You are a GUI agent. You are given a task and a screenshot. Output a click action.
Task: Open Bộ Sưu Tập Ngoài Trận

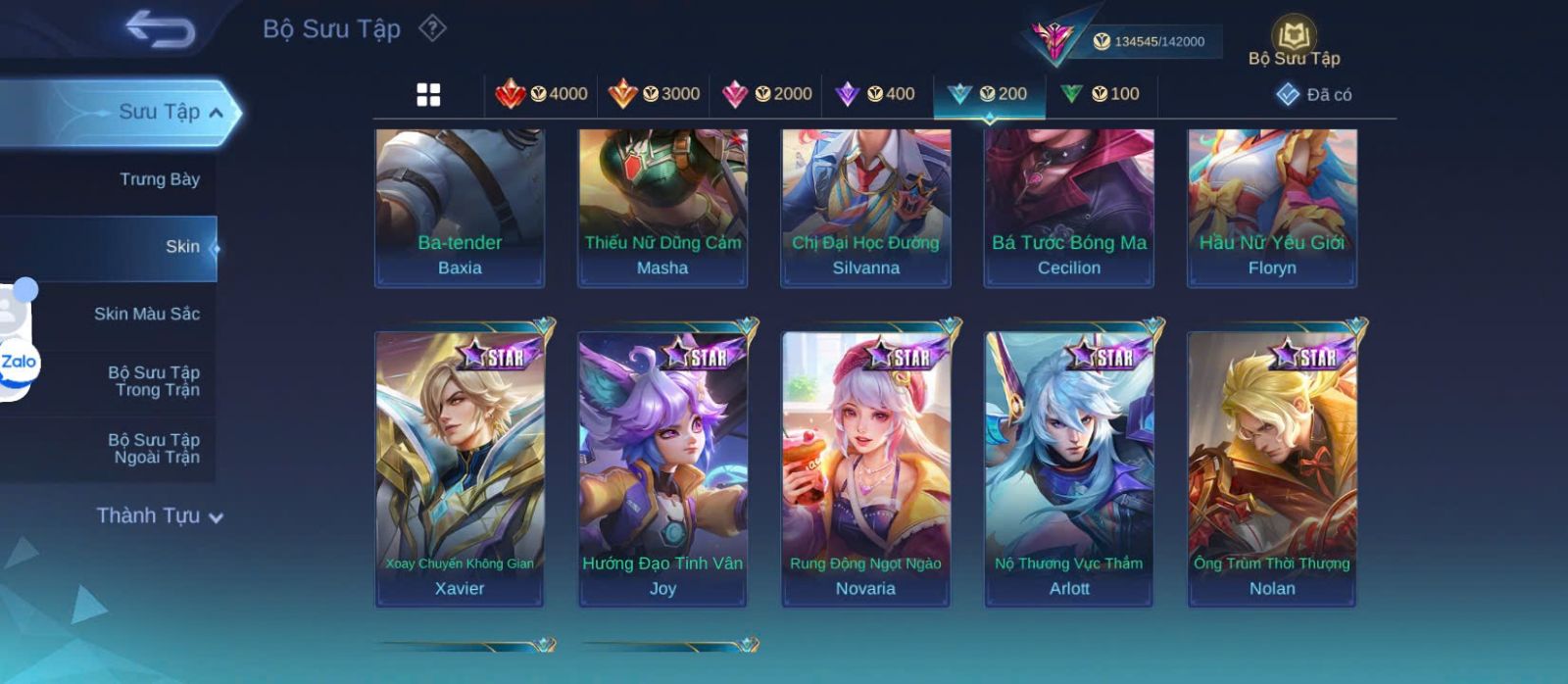point(153,449)
